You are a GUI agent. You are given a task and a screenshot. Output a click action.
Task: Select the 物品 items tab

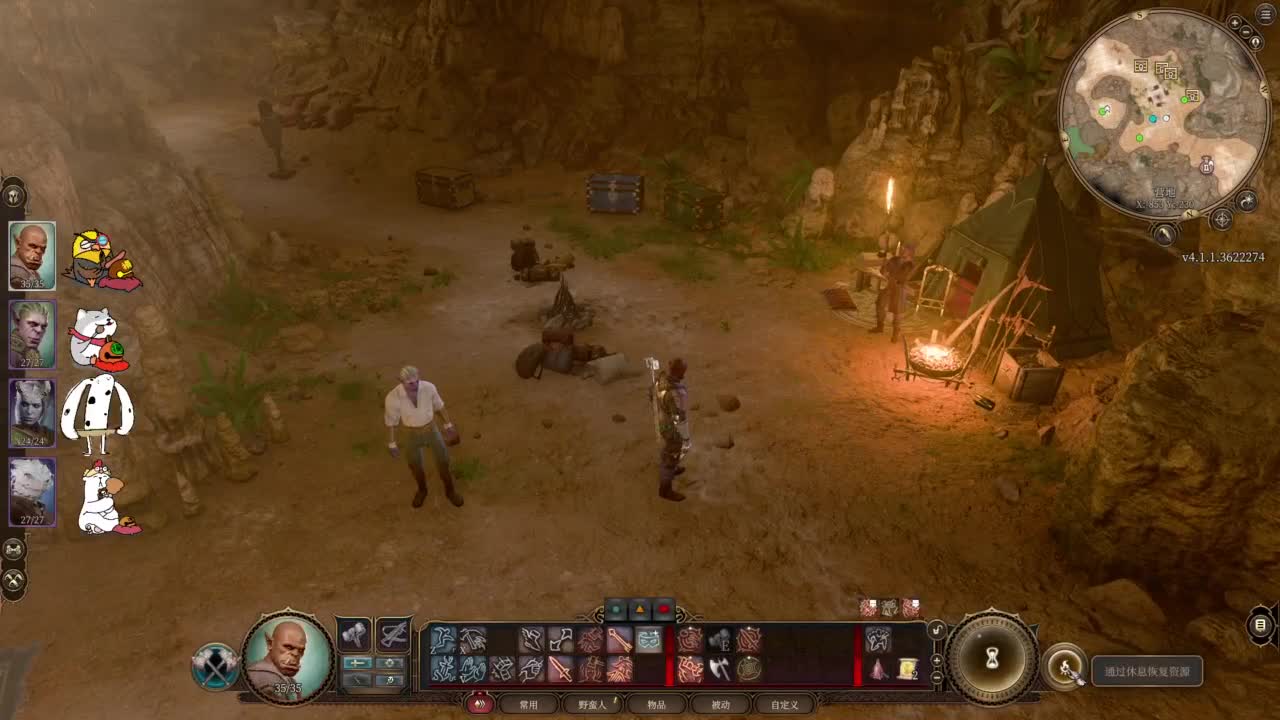point(656,704)
